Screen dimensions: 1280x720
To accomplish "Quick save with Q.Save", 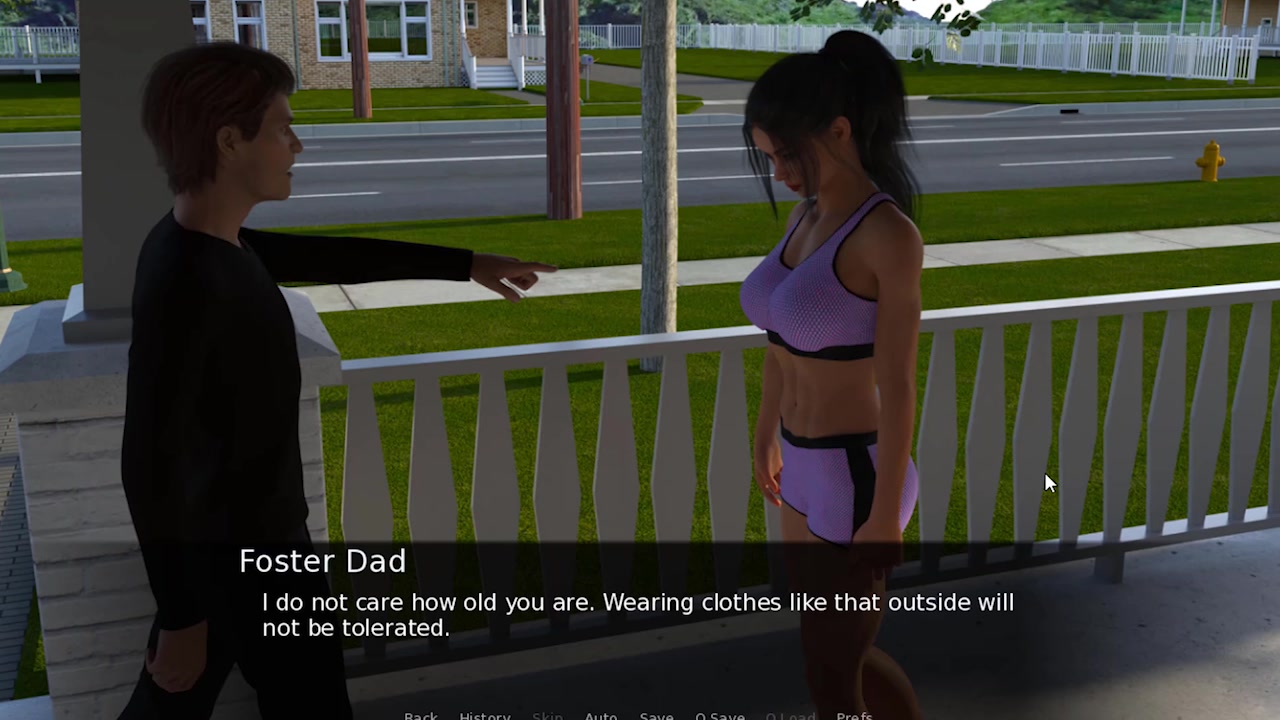I will point(720,716).
